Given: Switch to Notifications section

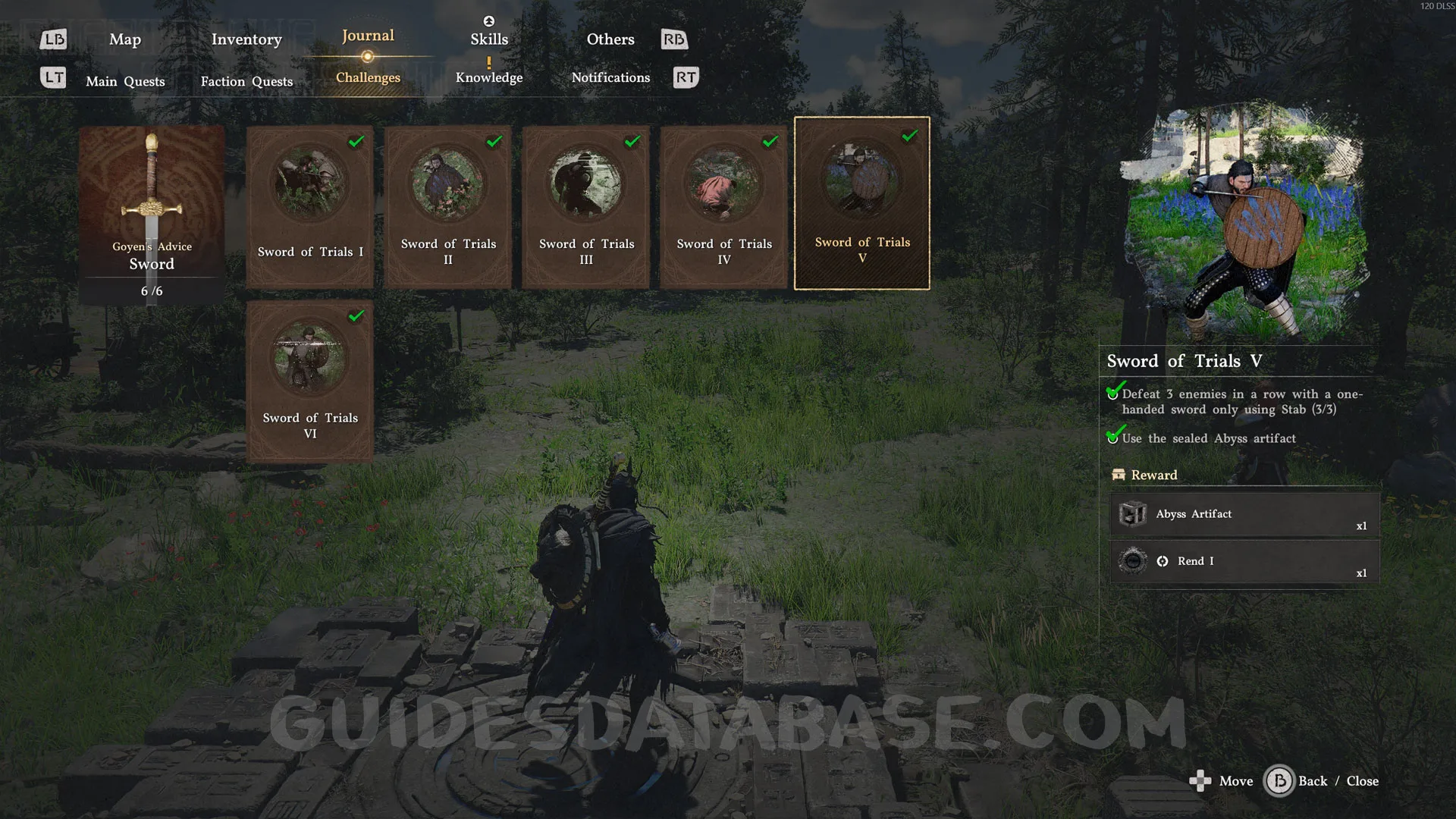Looking at the screenshot, I should pos(610,77).
